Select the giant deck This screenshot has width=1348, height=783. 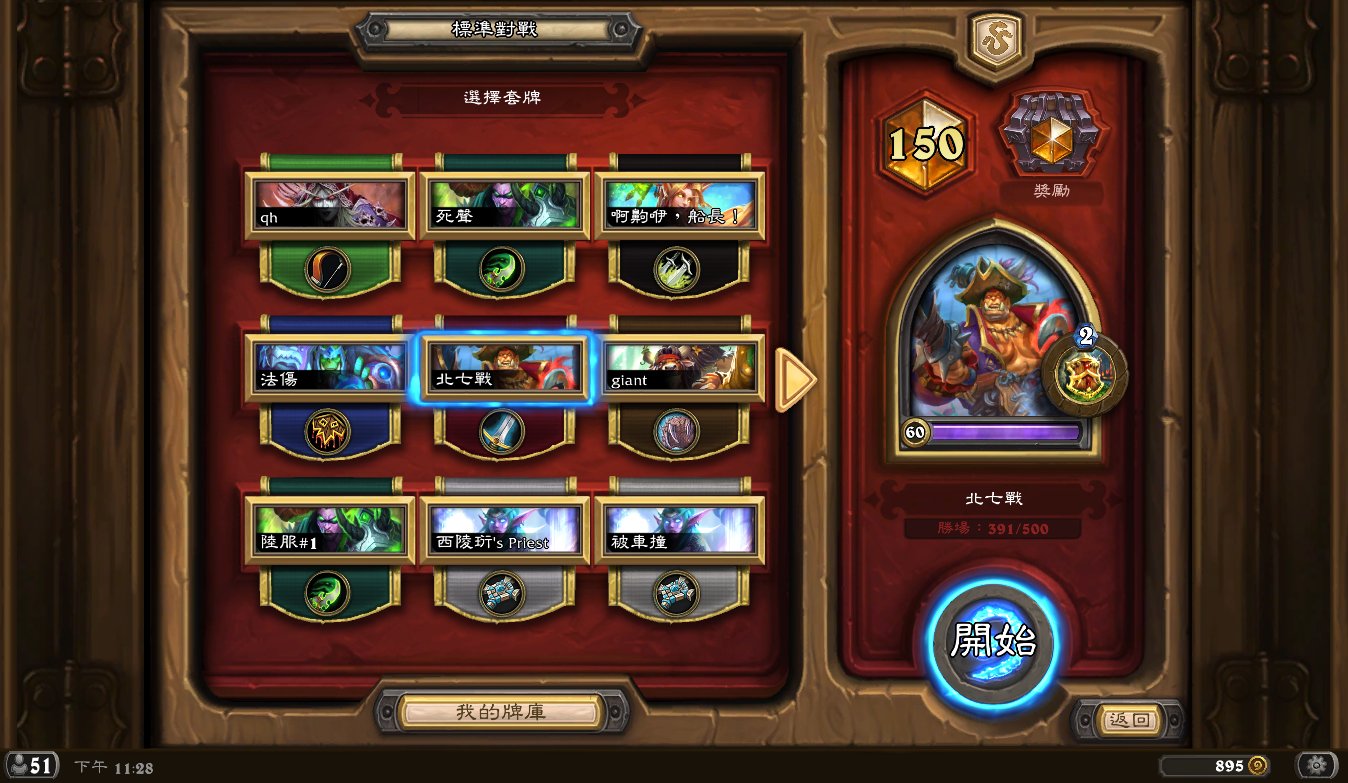[679, 367]
